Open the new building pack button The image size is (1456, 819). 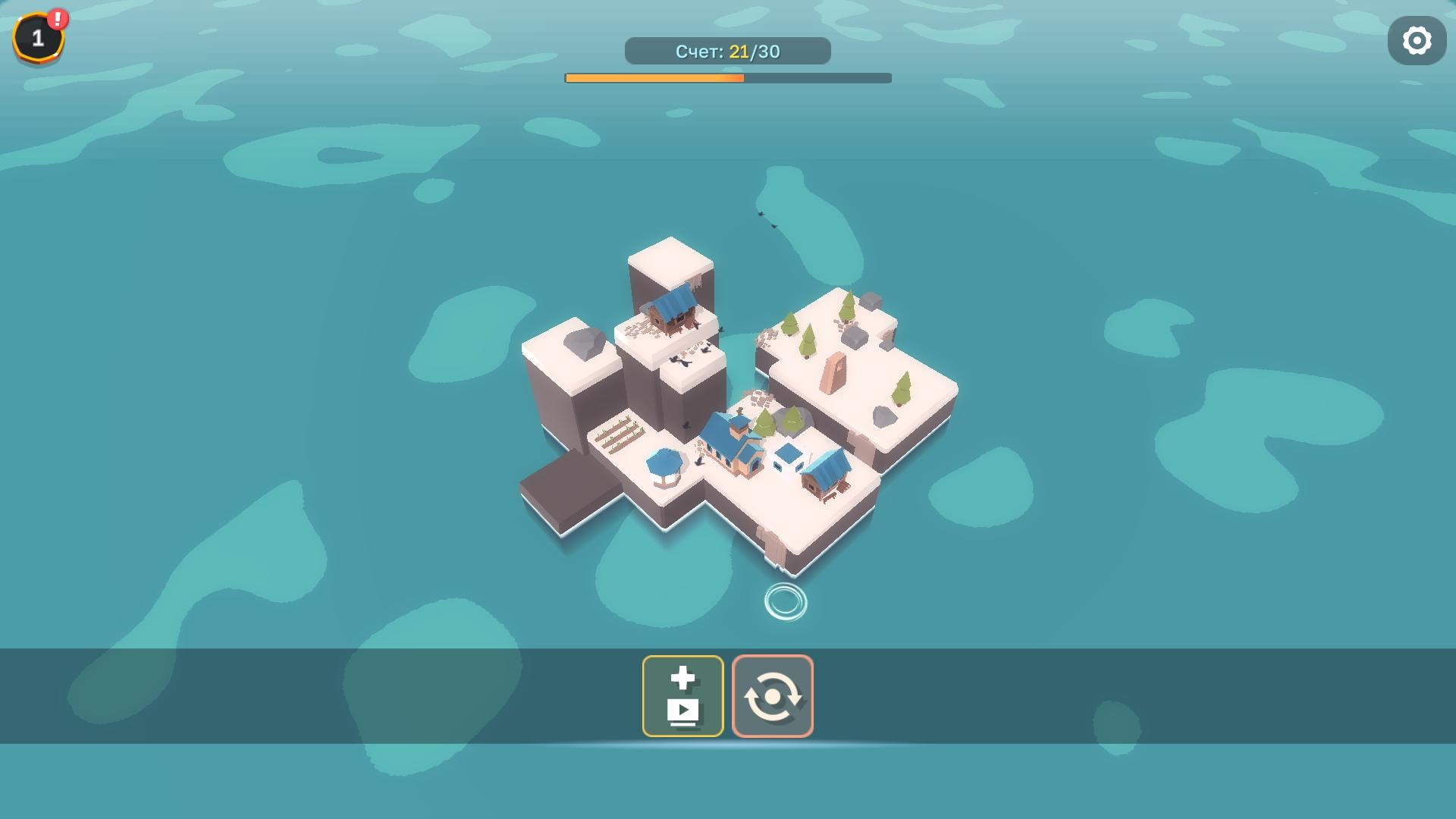682,695
